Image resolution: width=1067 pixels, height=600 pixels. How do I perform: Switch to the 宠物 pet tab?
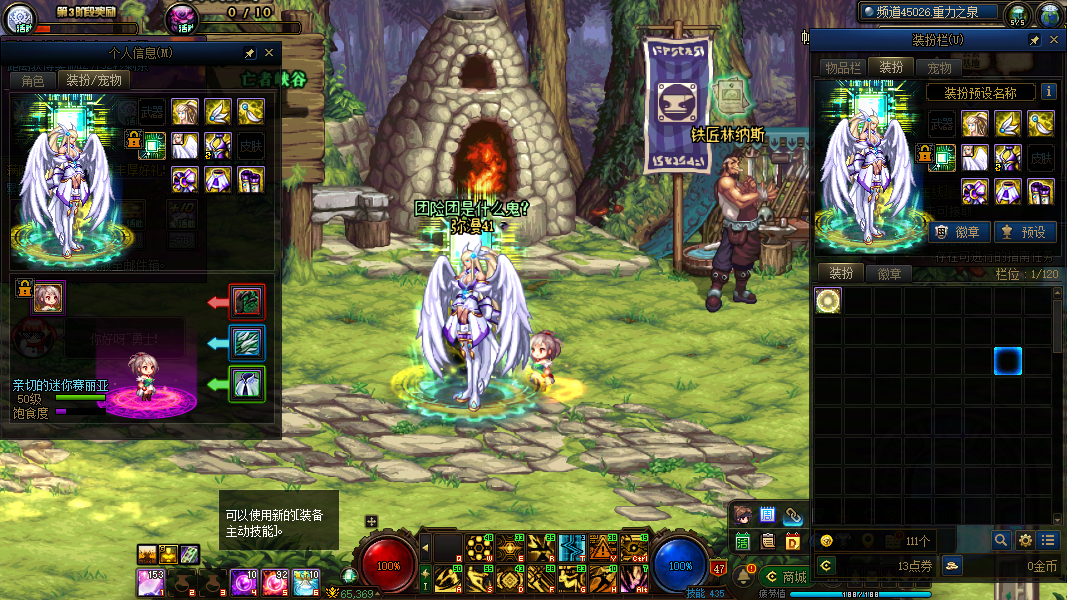pyautogui.click(x=940, y=68)
